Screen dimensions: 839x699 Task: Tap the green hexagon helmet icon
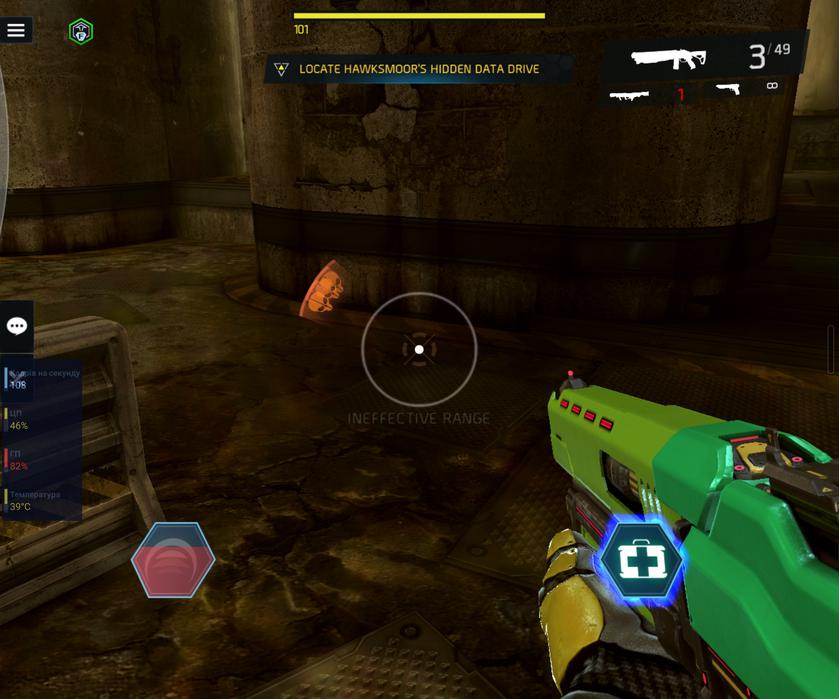(x=81, y=32)
